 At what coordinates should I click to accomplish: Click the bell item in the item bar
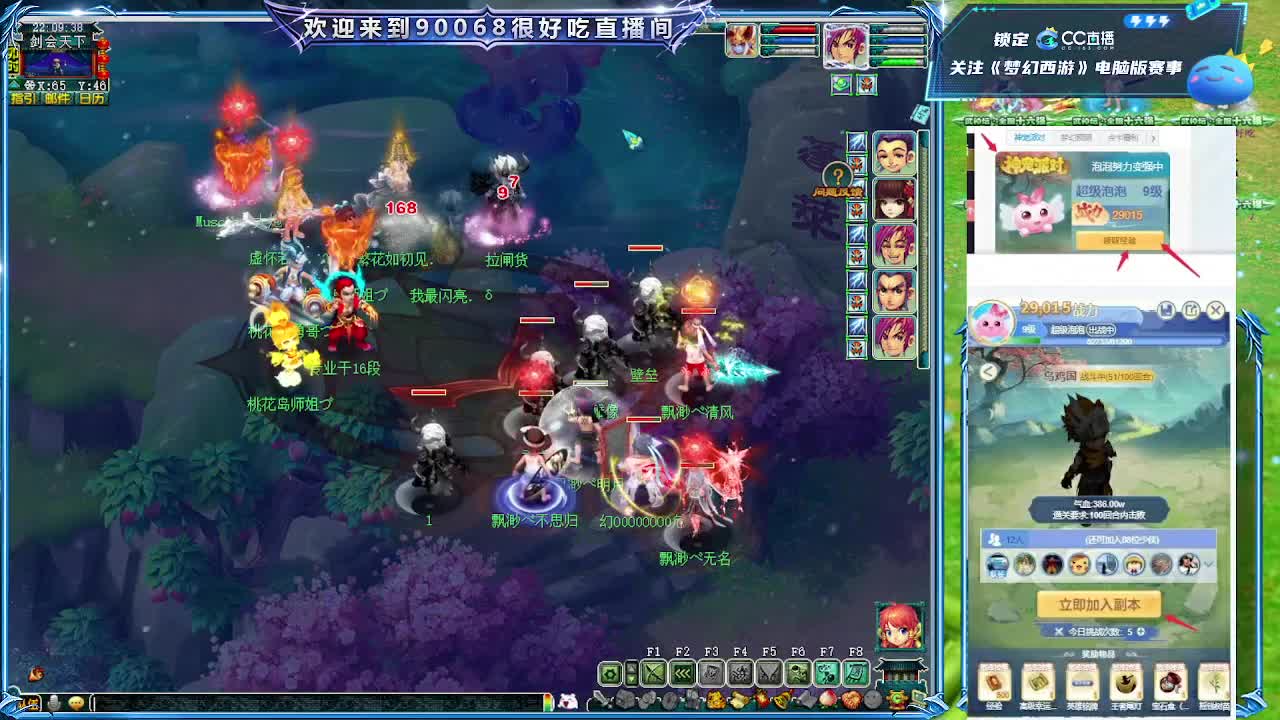click(782, 700)
